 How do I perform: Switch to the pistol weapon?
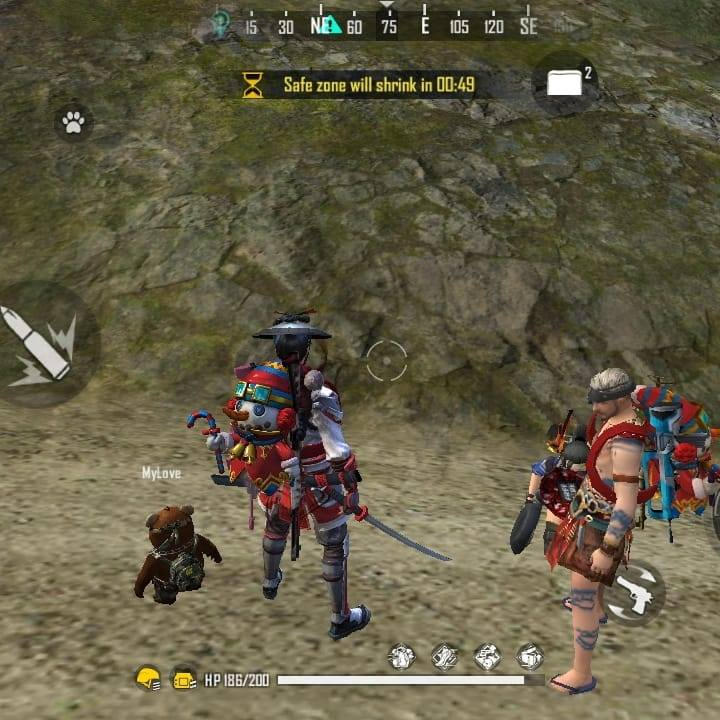(x=635, y=593)
